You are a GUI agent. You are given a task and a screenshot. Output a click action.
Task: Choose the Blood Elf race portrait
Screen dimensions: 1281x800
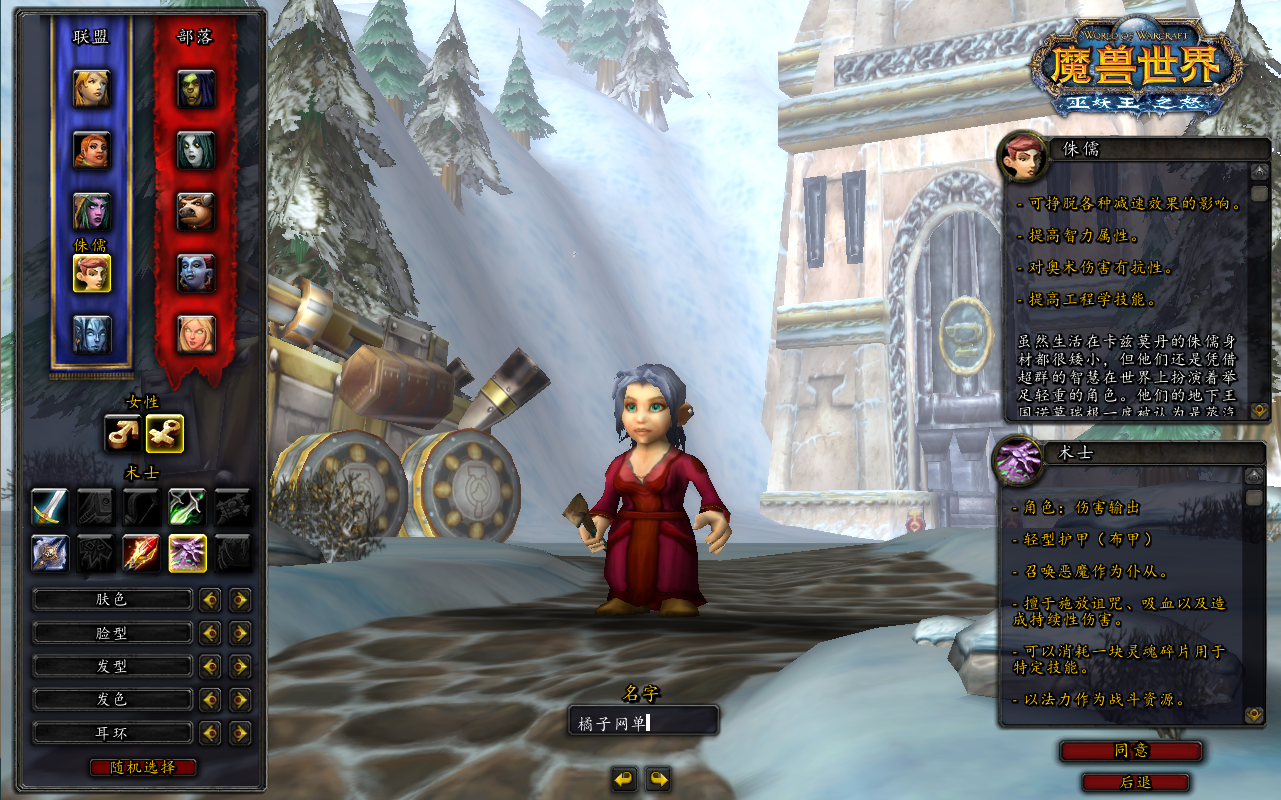pos(196,334)
